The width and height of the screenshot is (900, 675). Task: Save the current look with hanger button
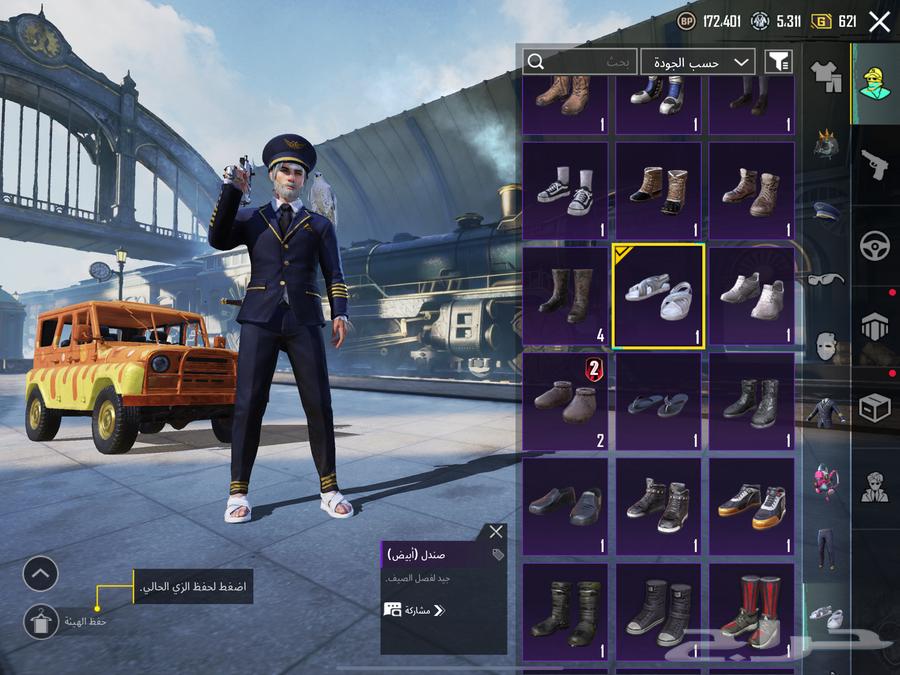pyautogui.click(x=41, y=622)
